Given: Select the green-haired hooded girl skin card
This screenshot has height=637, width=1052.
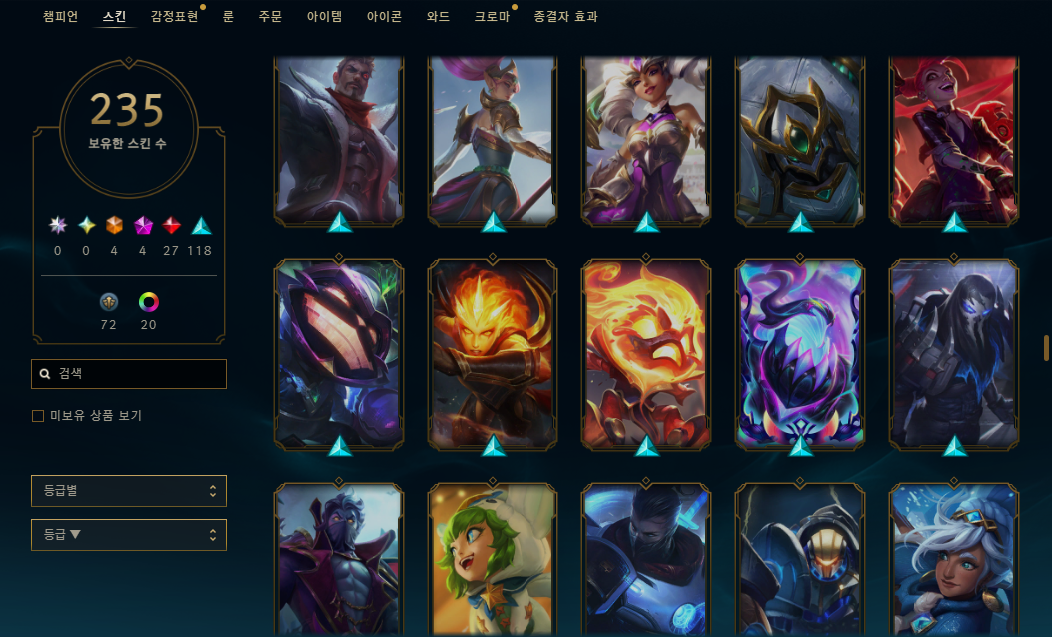Looking at the screenshot, I should coord(492,560).
